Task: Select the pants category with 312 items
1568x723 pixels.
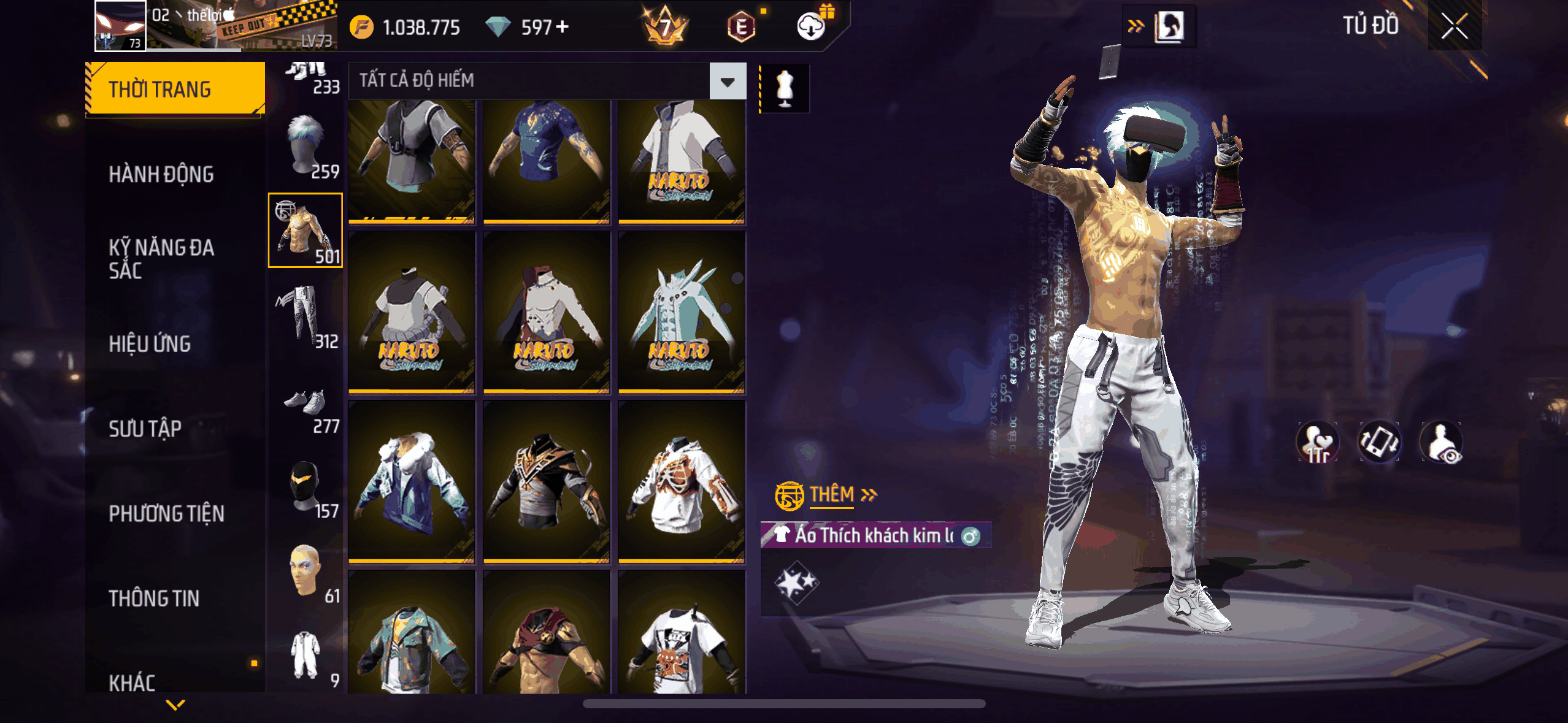Action: [x=306, y=316]
